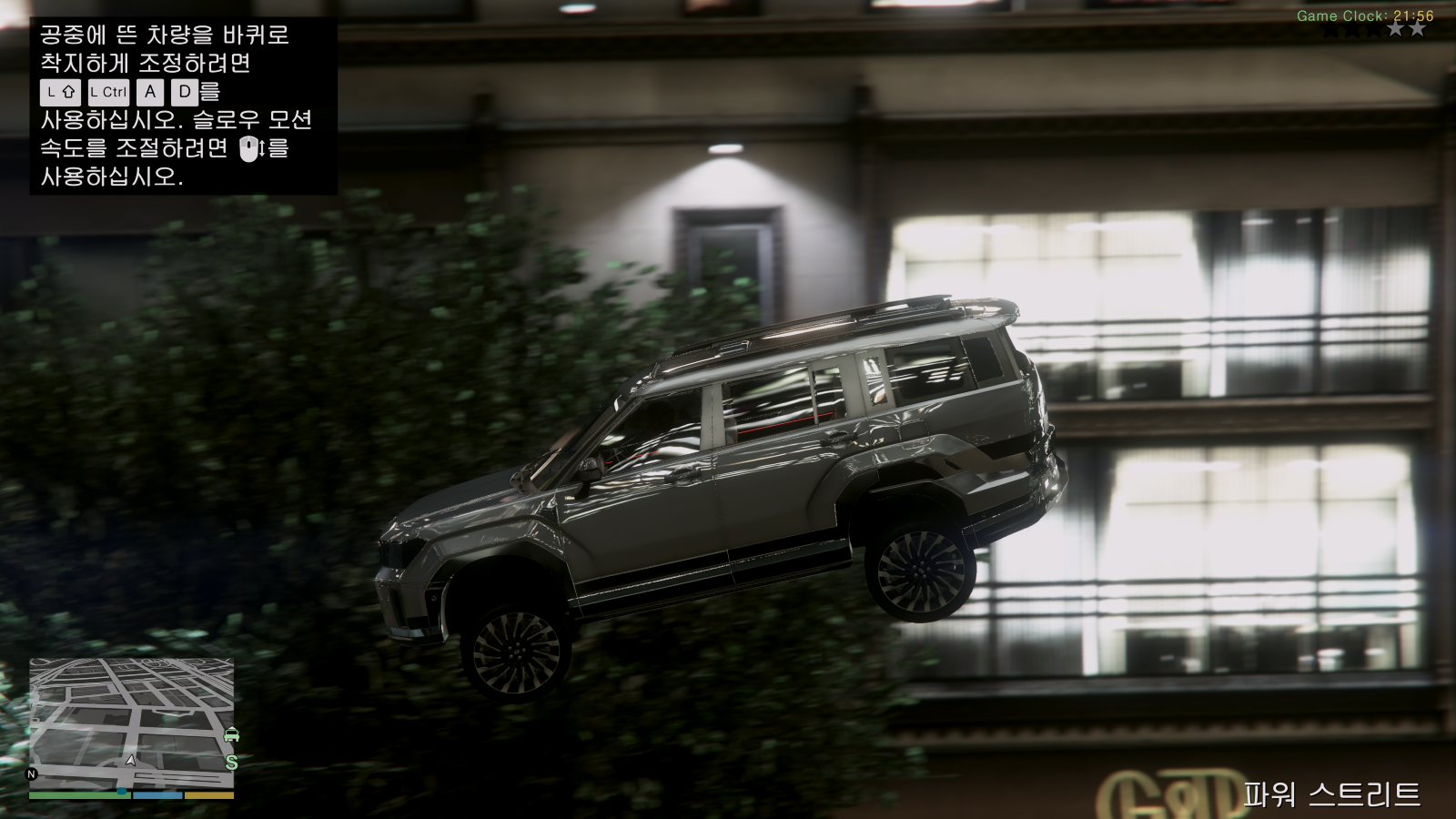Toggle the first lit wanted star
The width and height of the screenshot is (1456, 819).
[1395, 29]
